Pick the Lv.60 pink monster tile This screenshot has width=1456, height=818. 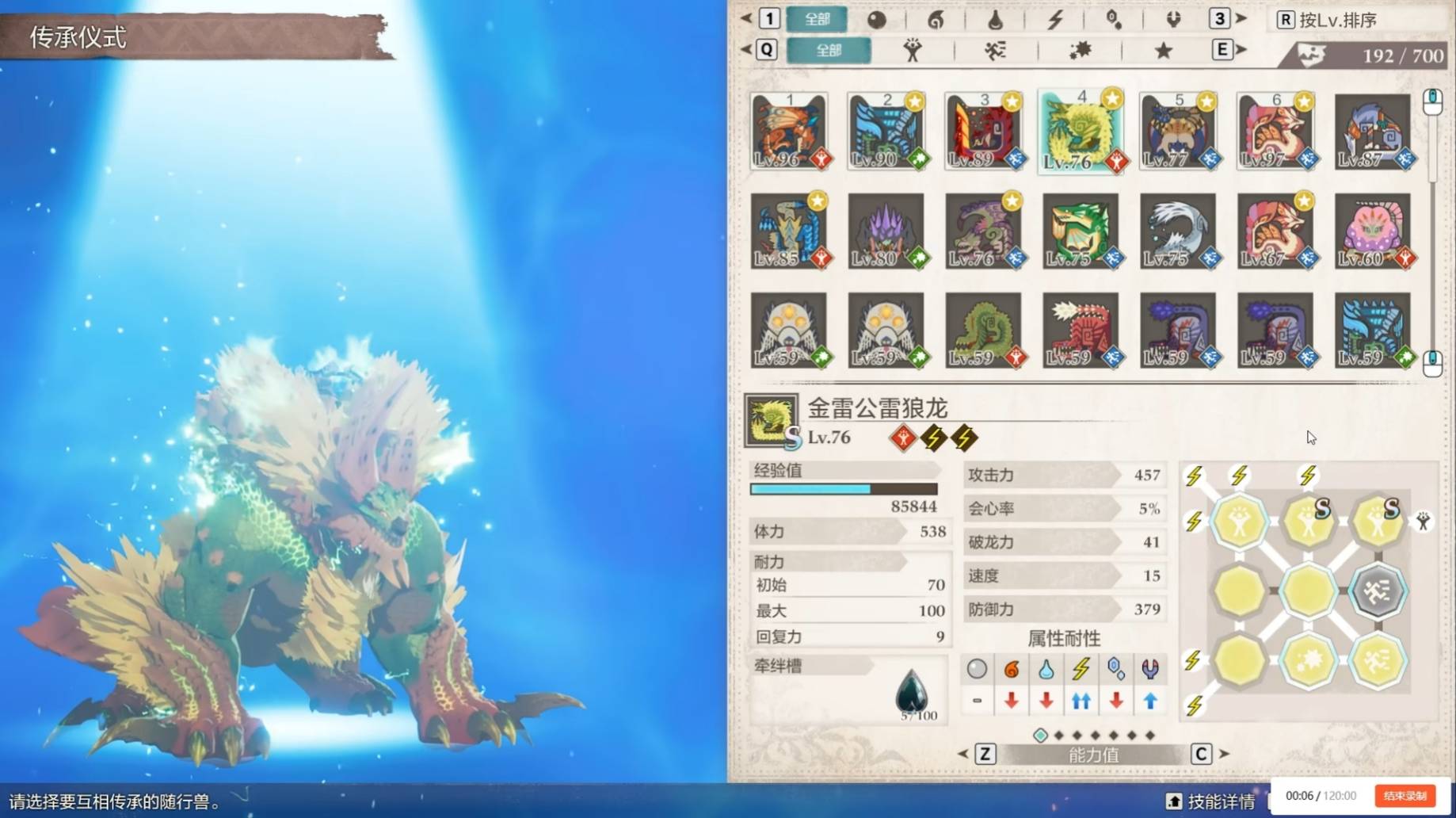(1374, 231)
